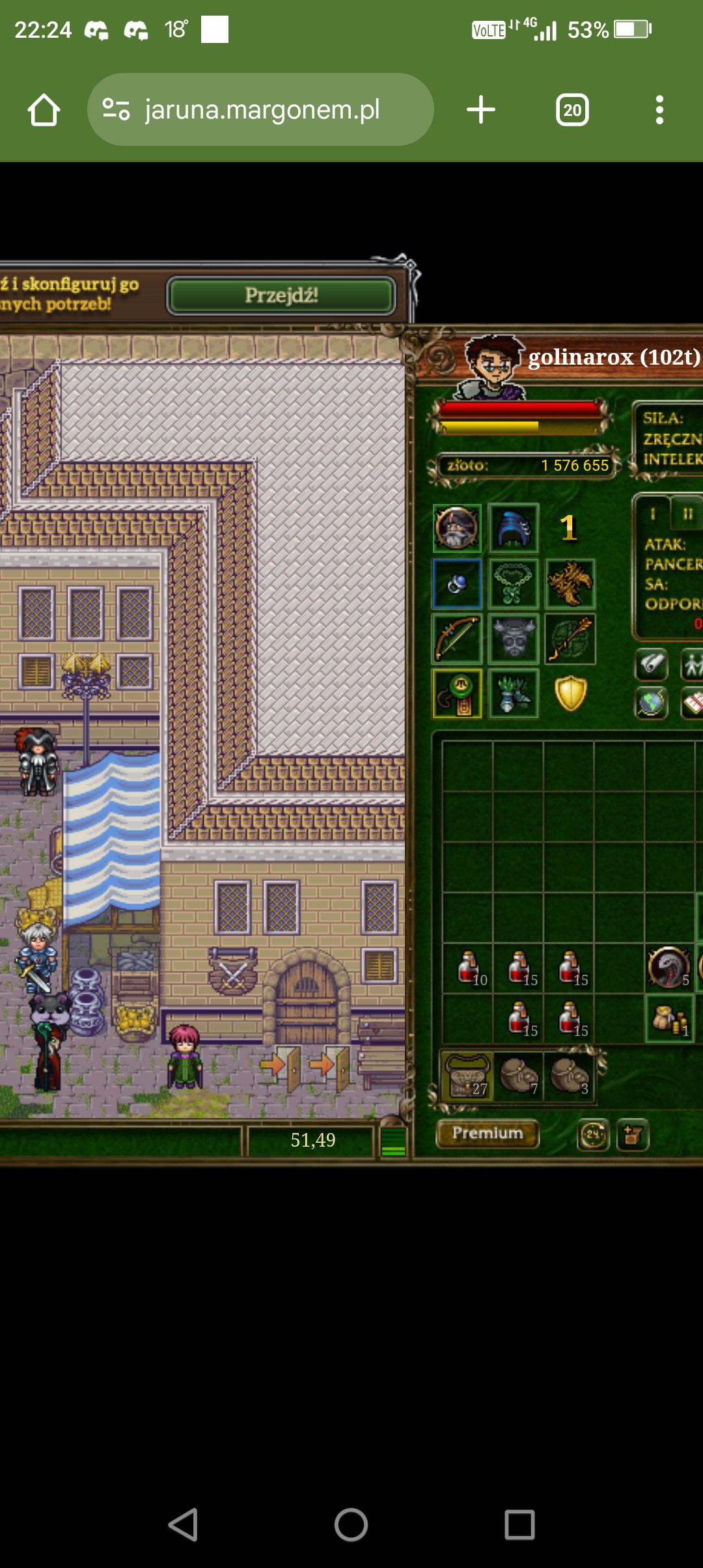703x1568 pixels.
Task: Select the blue helmet equipment slot
Action: tap(514, 528)
